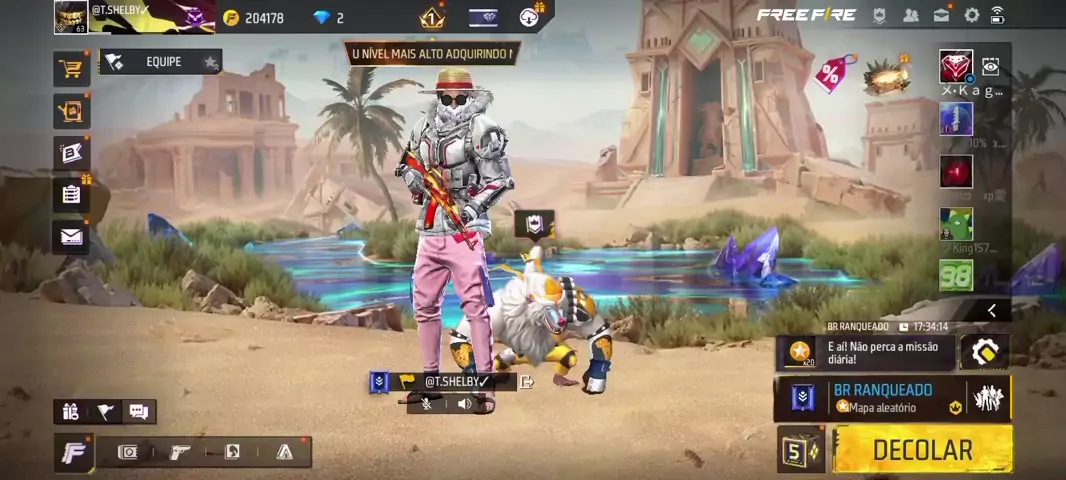The image size is (1066, 480).
Task: Open the chat bubbles icon
Action: coord(139,411)
